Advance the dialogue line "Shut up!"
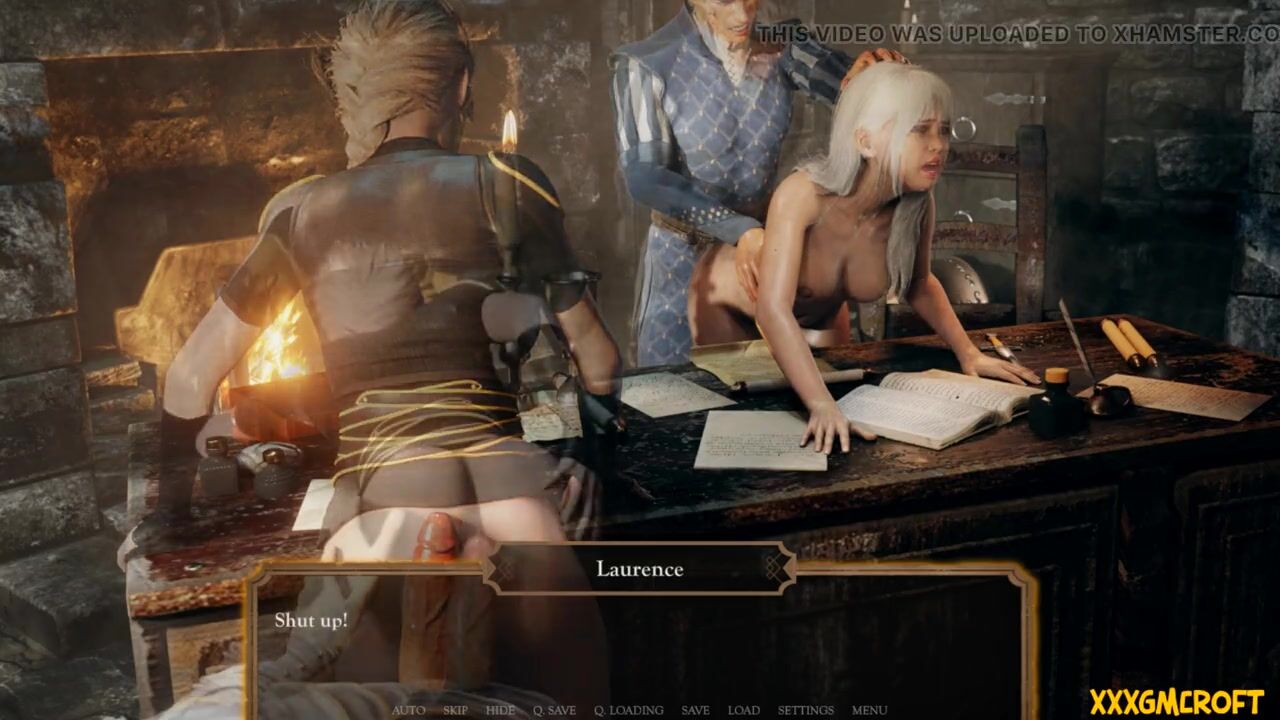The width and height of the screenshot is (1280, 720). (x=640, y=640)
